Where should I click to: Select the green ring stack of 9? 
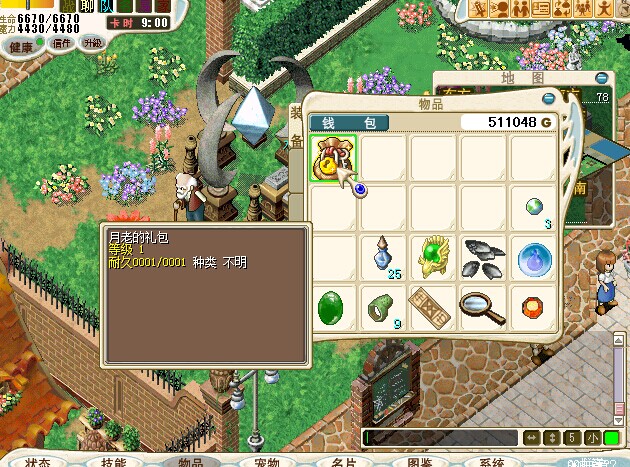pyautogui.click(x=383, y=307)
